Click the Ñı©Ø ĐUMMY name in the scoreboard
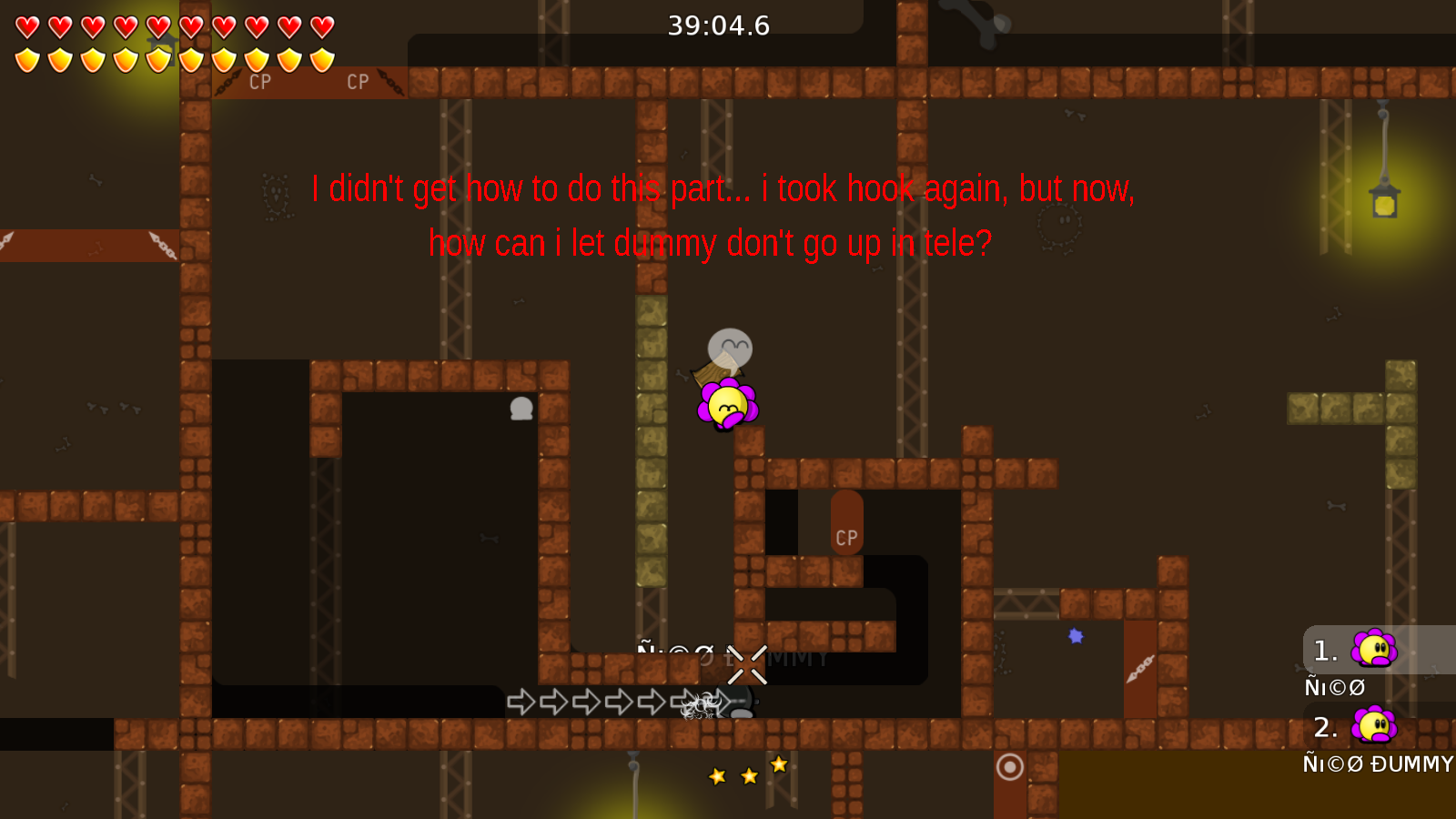The image size is (1456, 819). pos(1377,764)
